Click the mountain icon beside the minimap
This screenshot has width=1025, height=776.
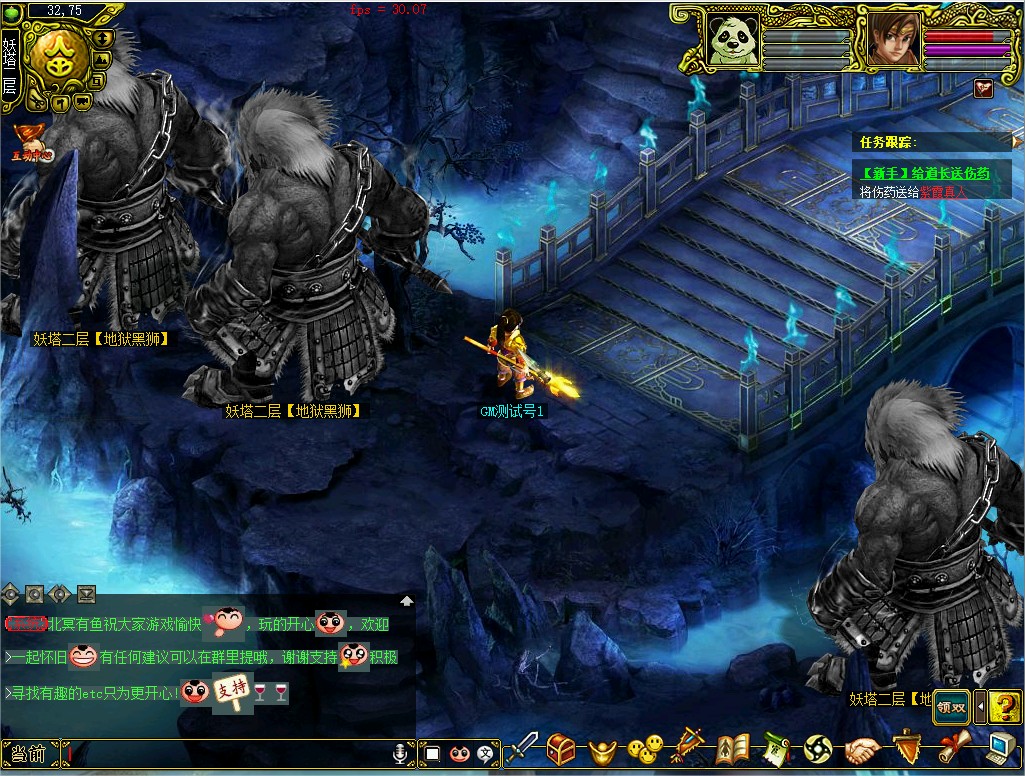(x=101, y=58)
